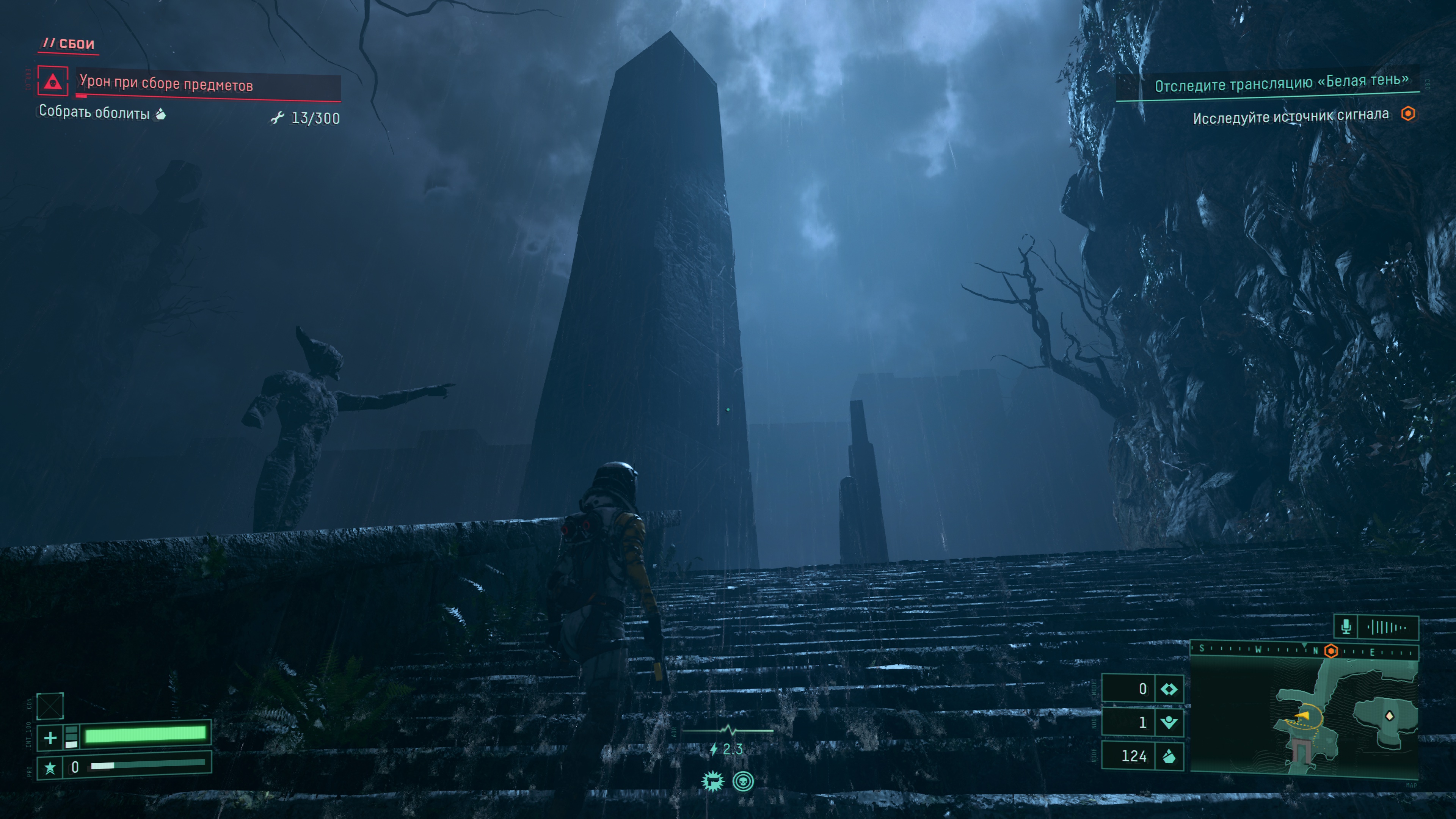Select the obolite counter showing 124

1142,756
